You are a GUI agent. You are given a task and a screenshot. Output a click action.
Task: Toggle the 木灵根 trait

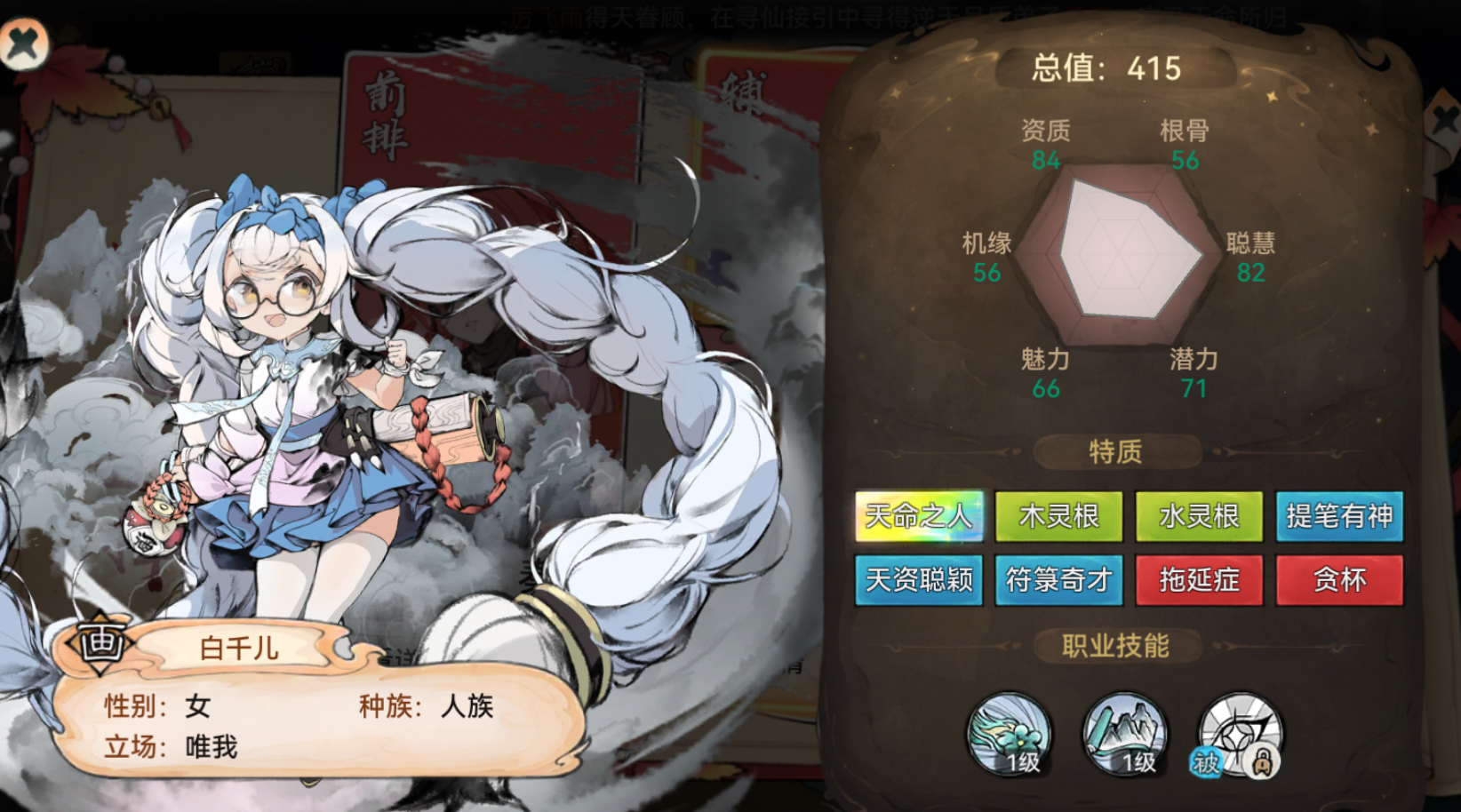point(1059,516)
